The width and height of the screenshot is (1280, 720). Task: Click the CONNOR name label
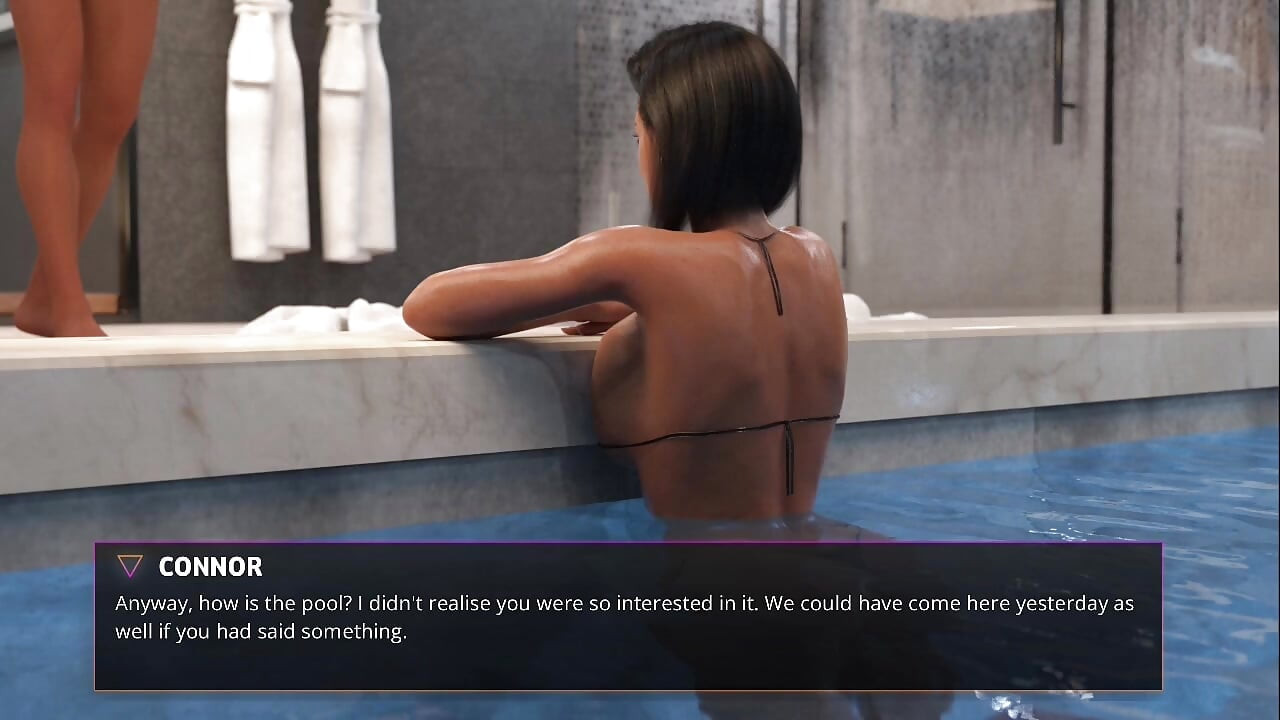pos(209,567)
